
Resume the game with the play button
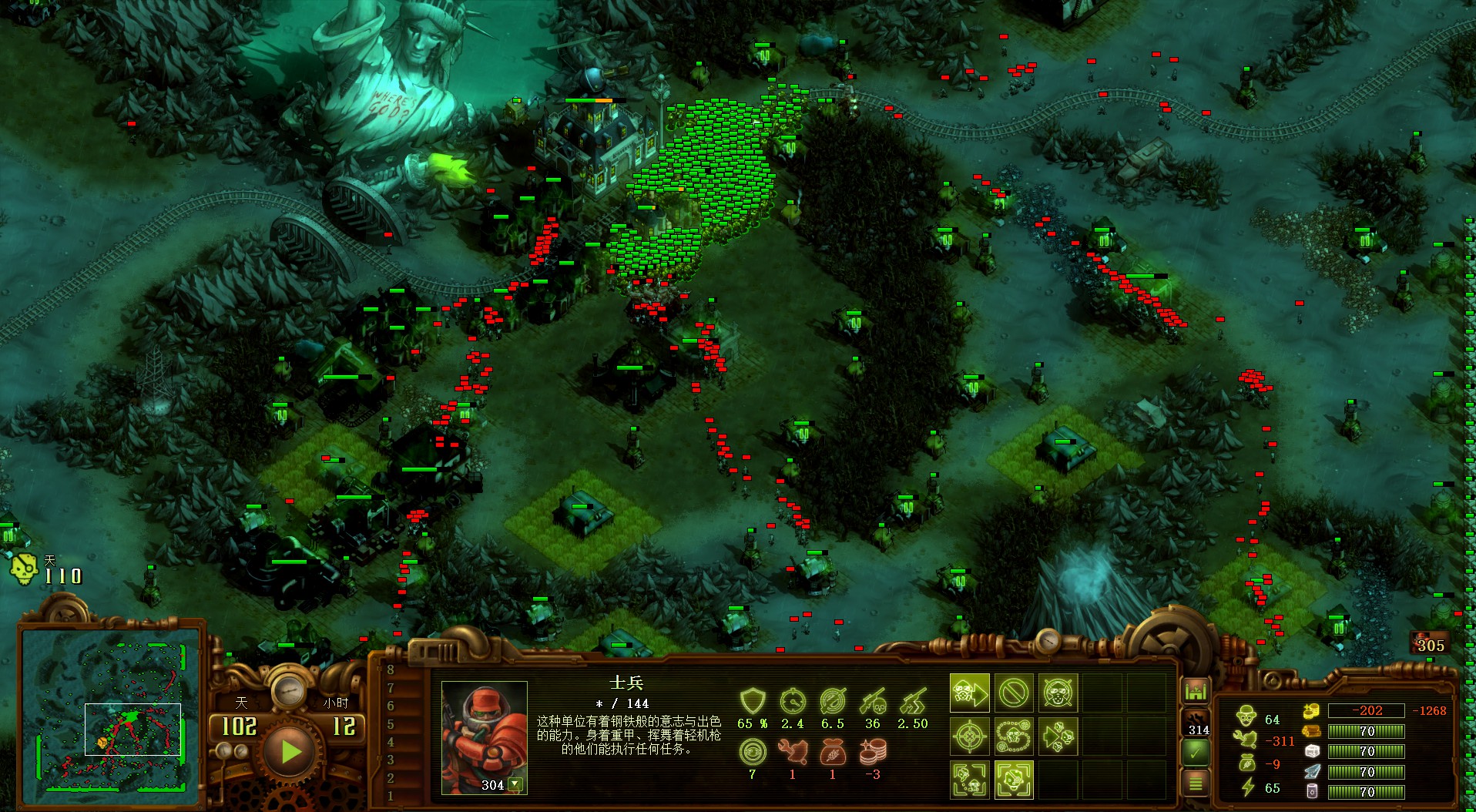coord(290,750)
